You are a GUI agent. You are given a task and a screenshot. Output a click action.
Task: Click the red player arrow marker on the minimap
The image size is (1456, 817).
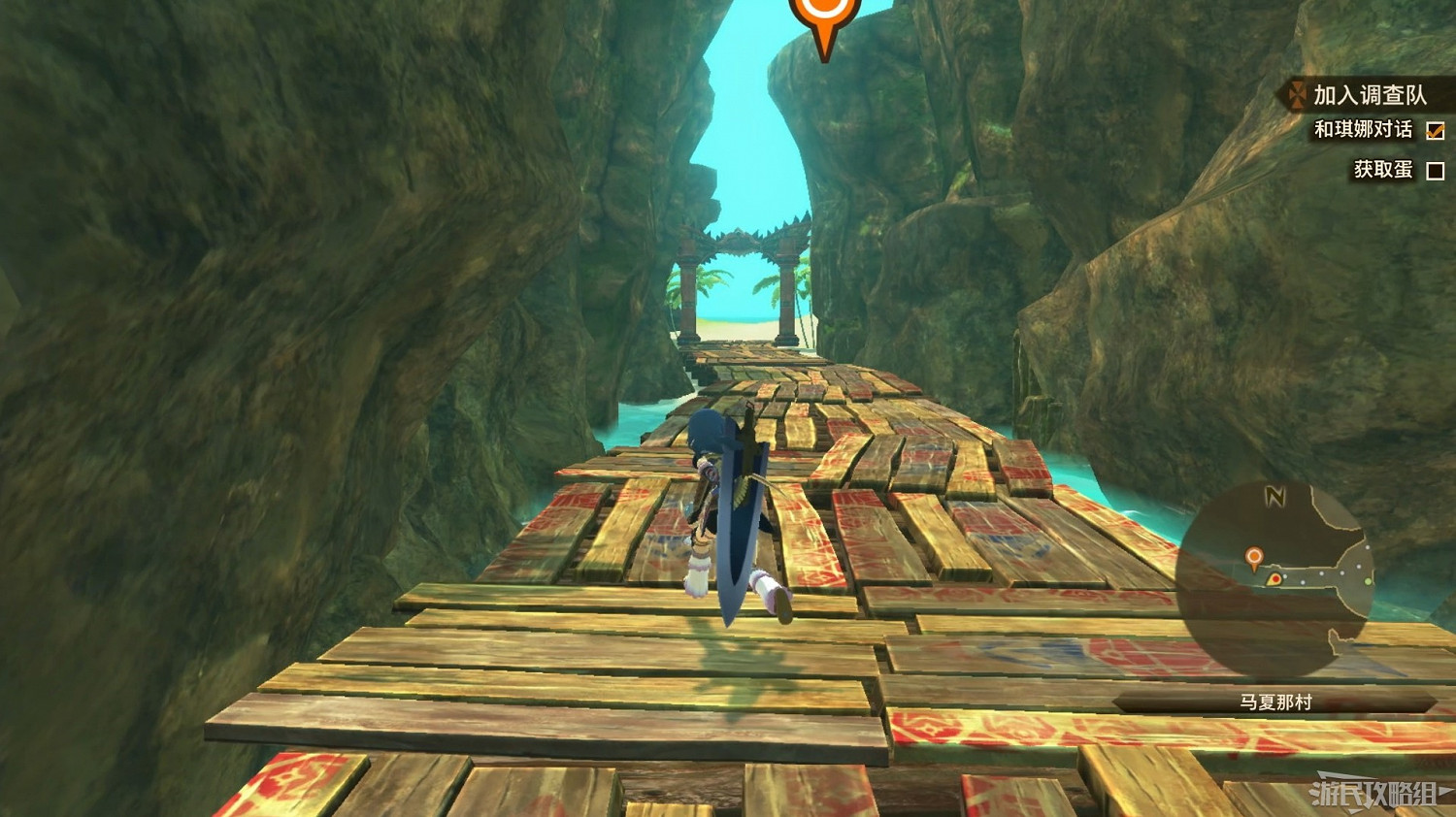click(1275, 578)
